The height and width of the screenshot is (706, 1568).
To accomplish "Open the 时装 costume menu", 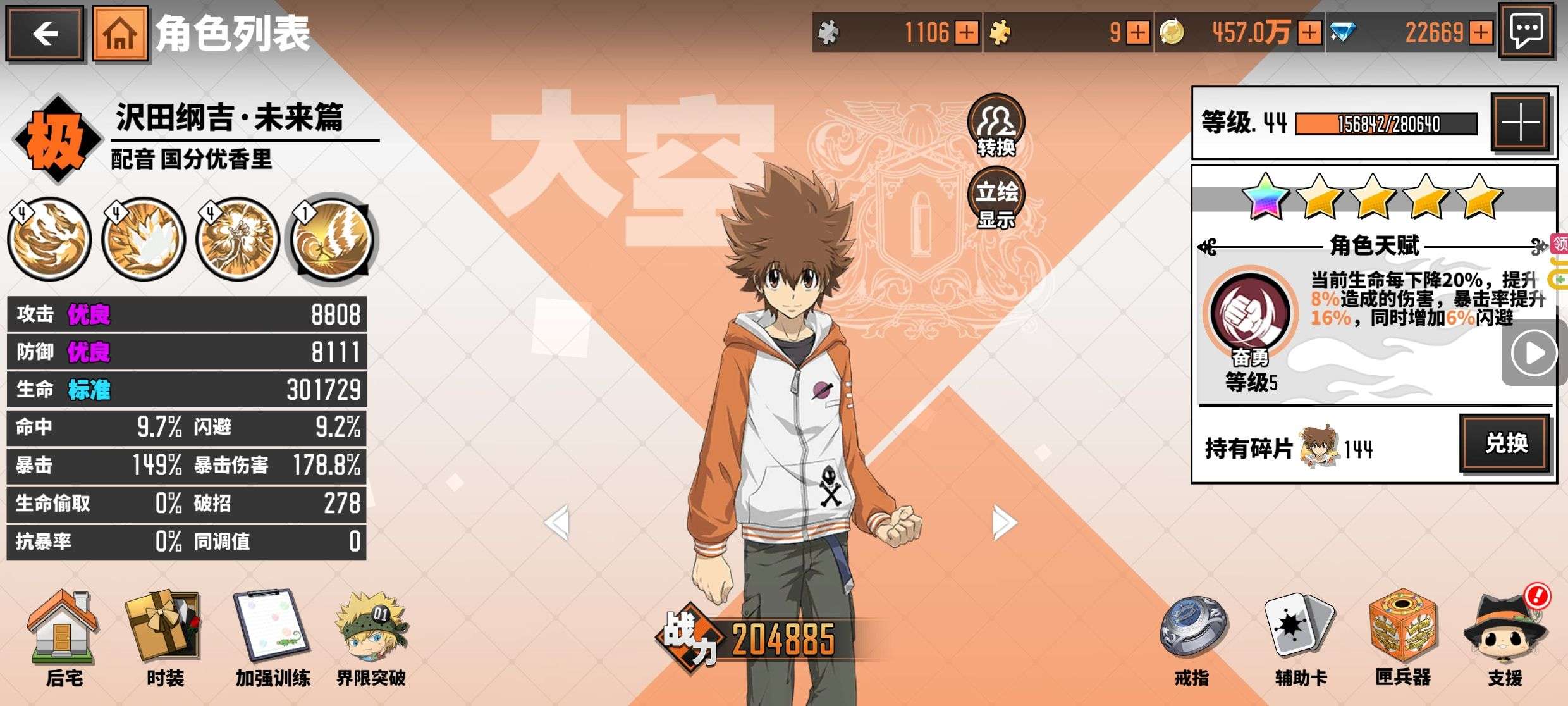I will point(164,636).
